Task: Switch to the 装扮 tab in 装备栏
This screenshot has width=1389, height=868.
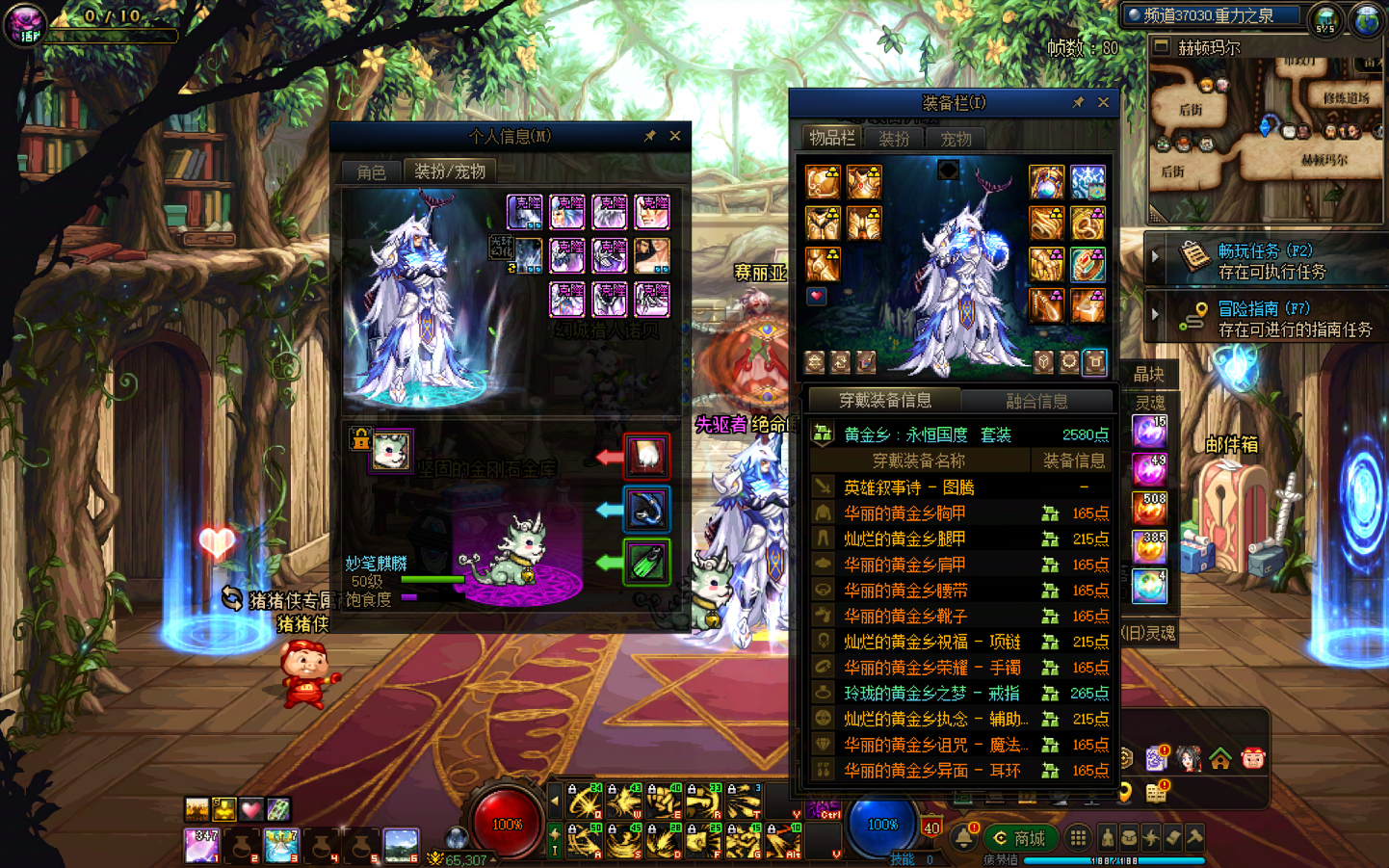Action: coord(894,139)
